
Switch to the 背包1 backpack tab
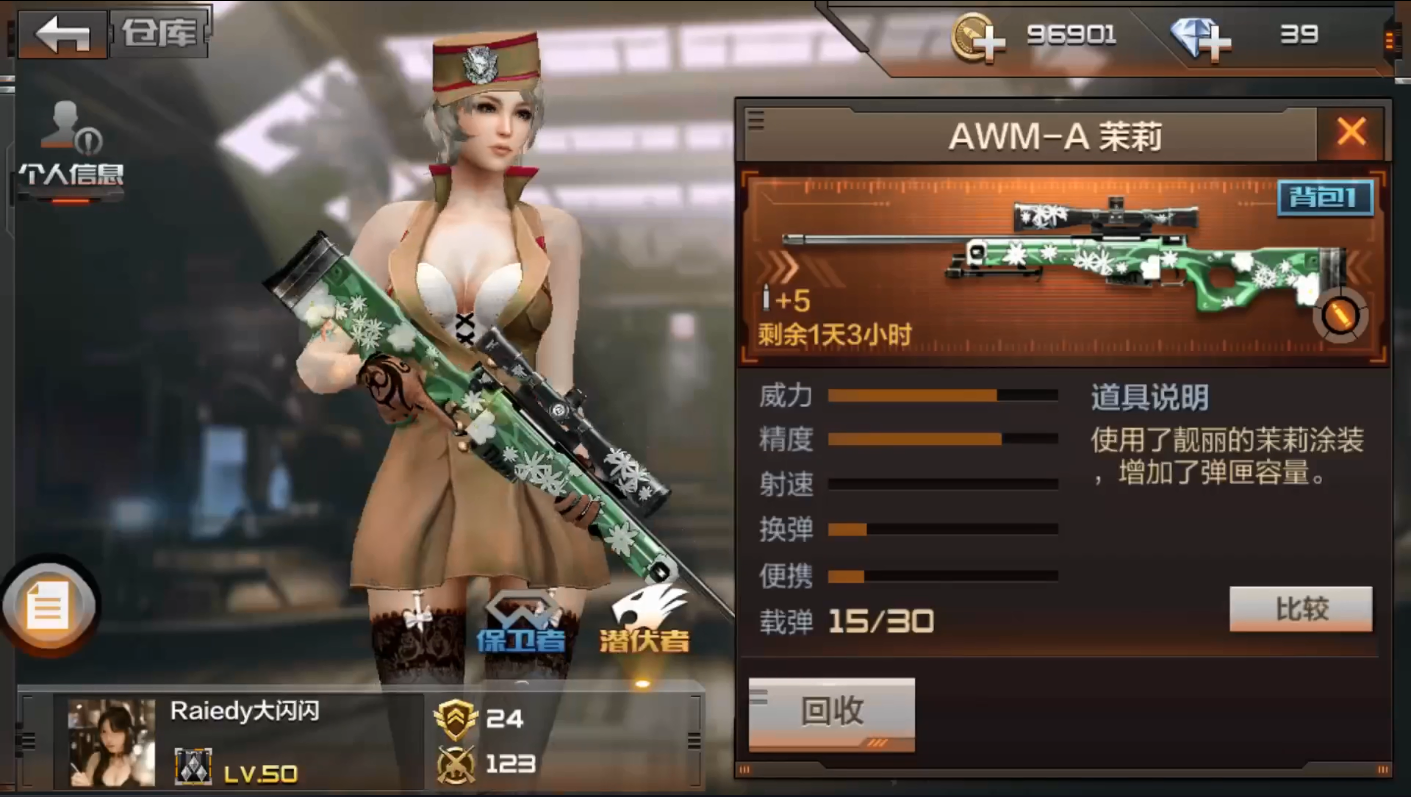click(1324, 198)
